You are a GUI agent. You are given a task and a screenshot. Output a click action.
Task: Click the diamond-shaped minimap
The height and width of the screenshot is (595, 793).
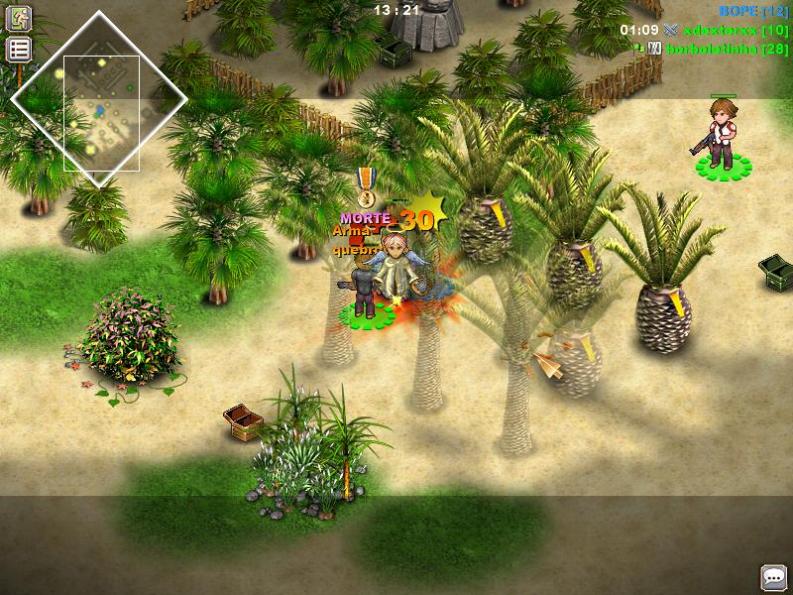point(99,98)
